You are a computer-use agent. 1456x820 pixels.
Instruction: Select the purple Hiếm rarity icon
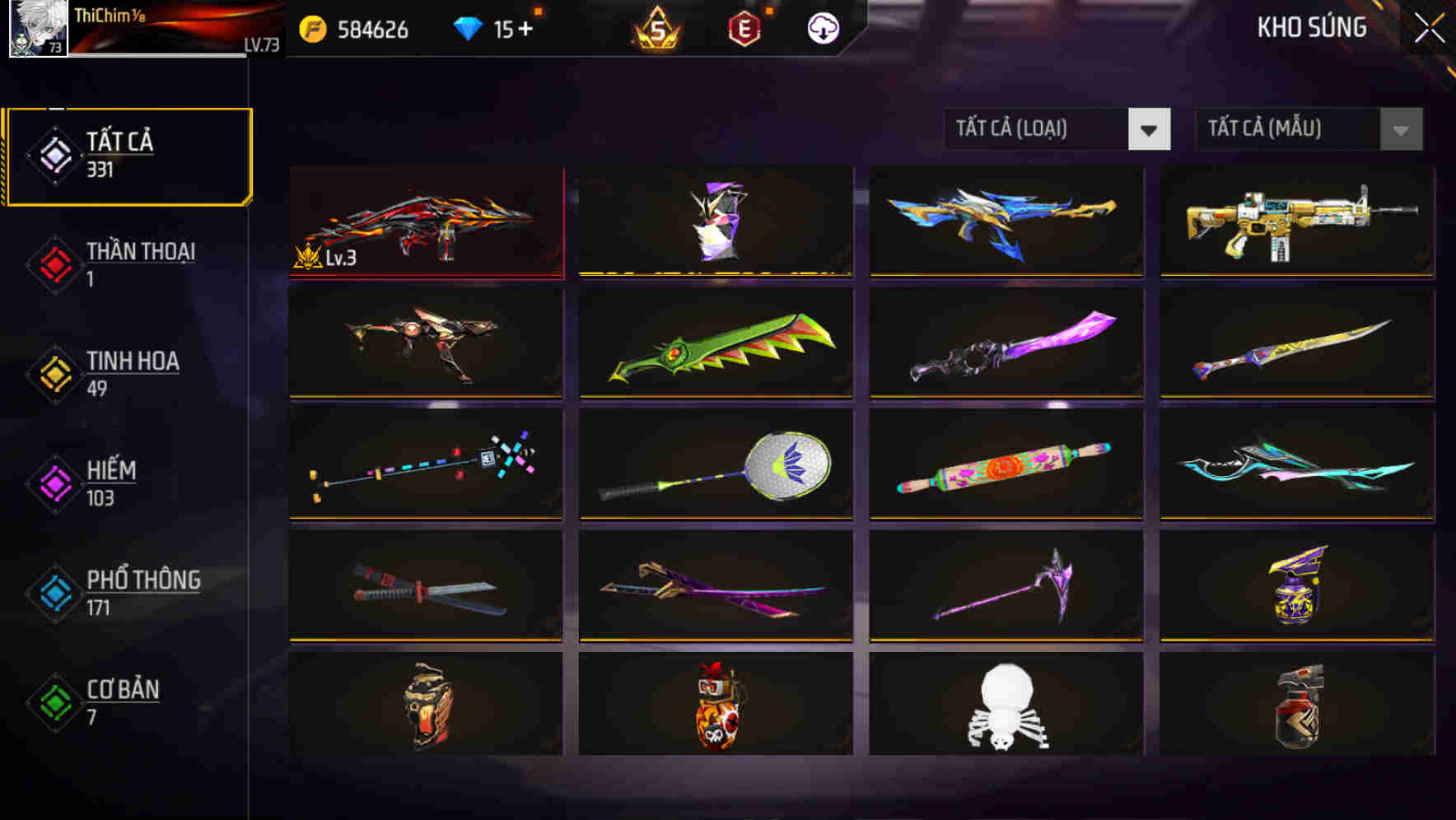tap(54, 484)
